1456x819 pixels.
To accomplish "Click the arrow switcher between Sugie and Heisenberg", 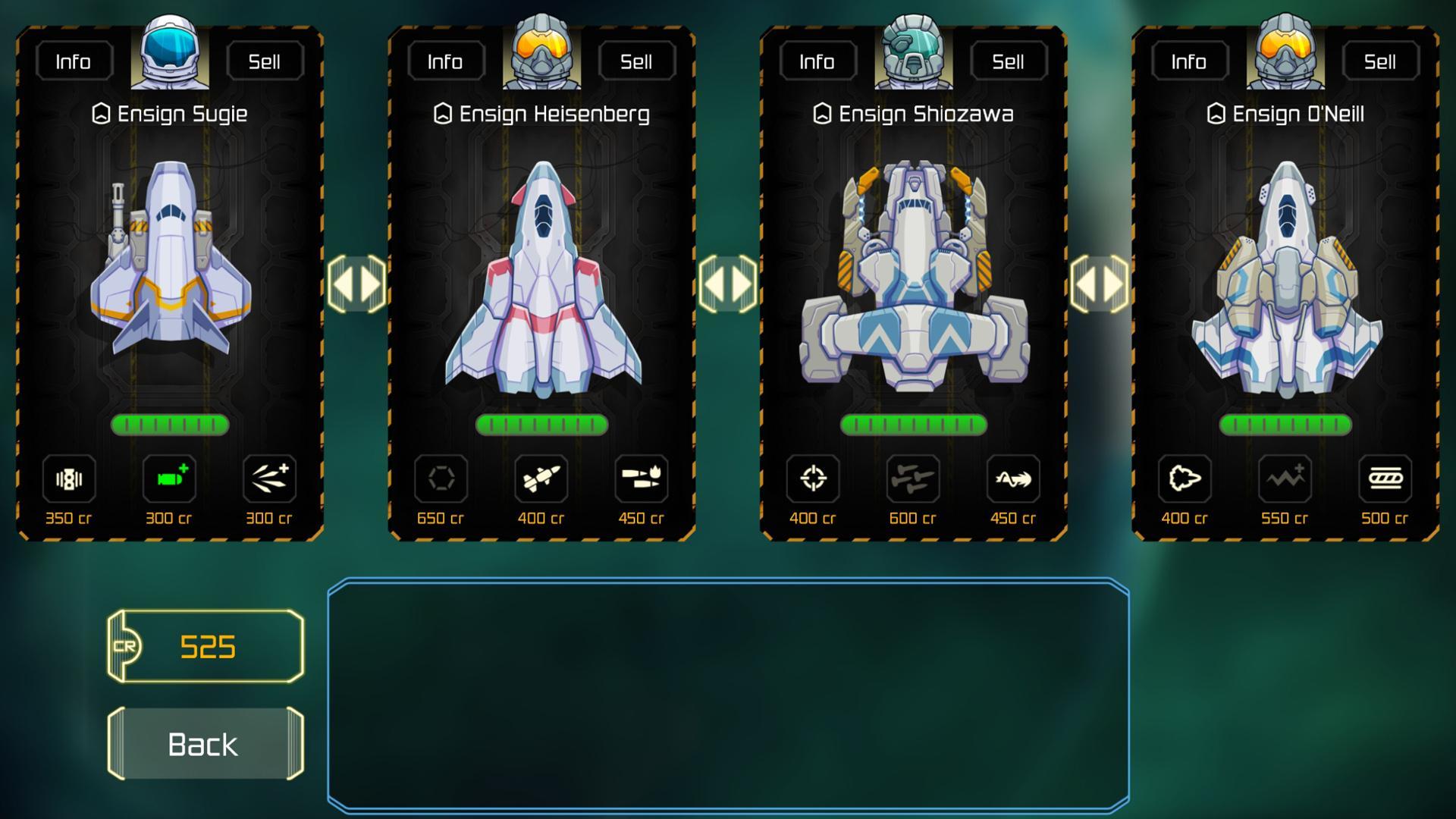I will [356, 284].
